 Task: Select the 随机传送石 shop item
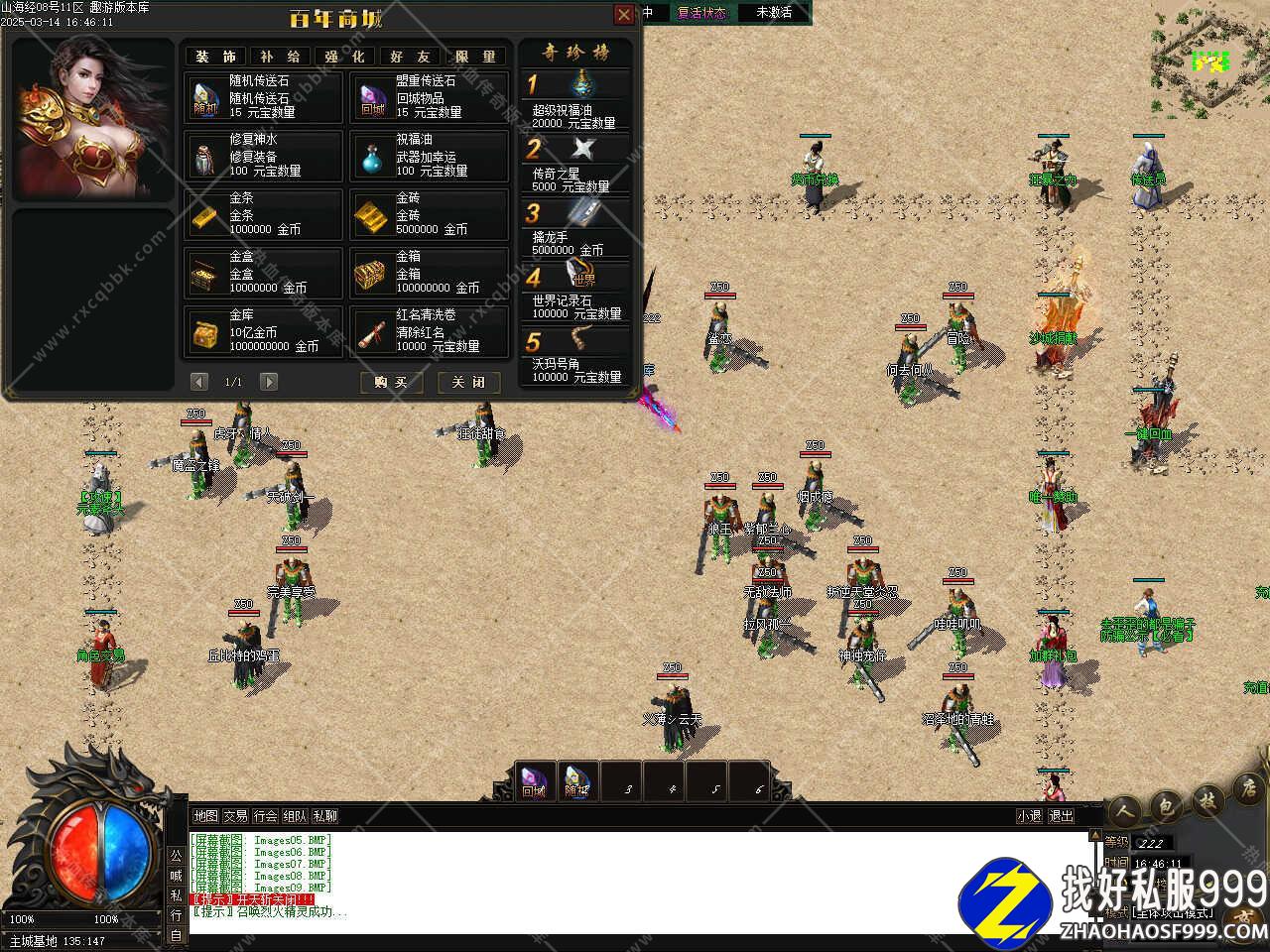point(263,97)
